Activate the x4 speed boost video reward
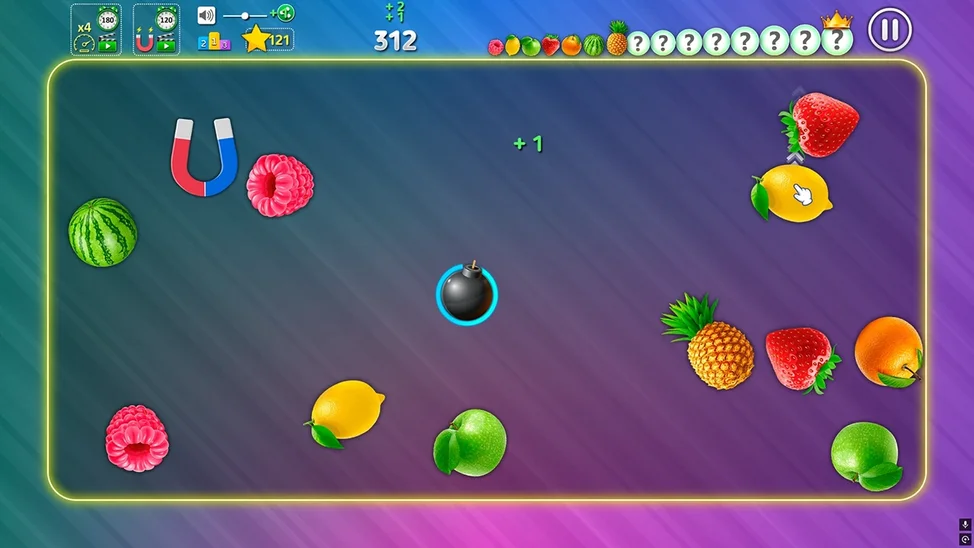 [x=96, y=30]
